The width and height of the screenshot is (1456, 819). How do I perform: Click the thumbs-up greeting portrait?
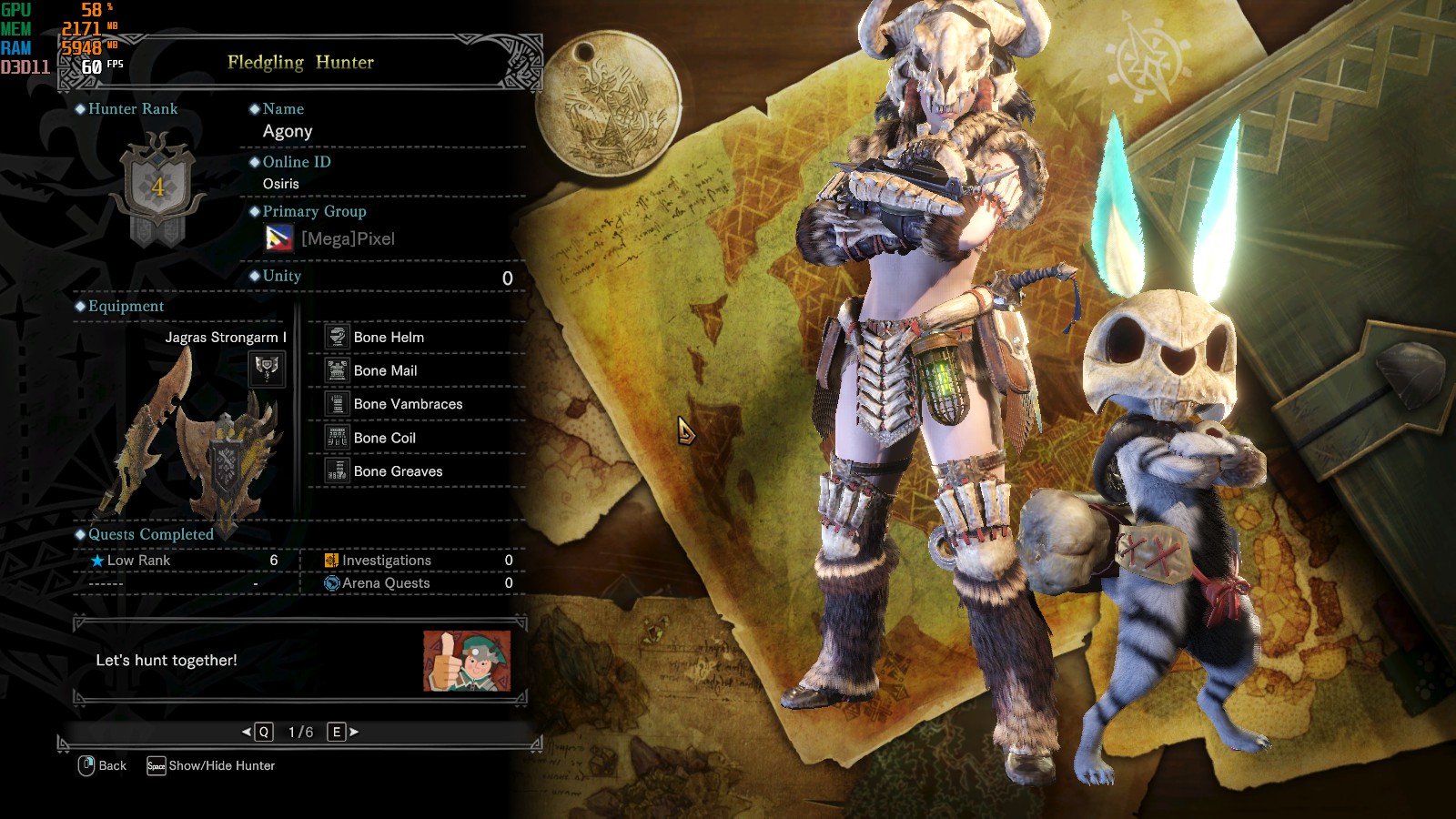[467, 661]
